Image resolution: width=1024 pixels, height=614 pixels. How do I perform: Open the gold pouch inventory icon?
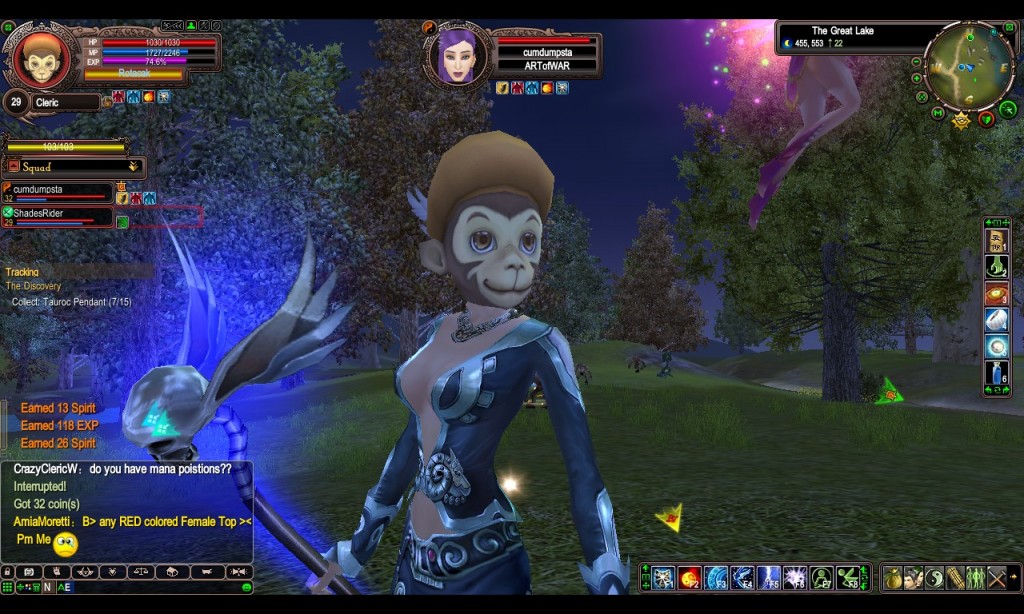(893, 577)
